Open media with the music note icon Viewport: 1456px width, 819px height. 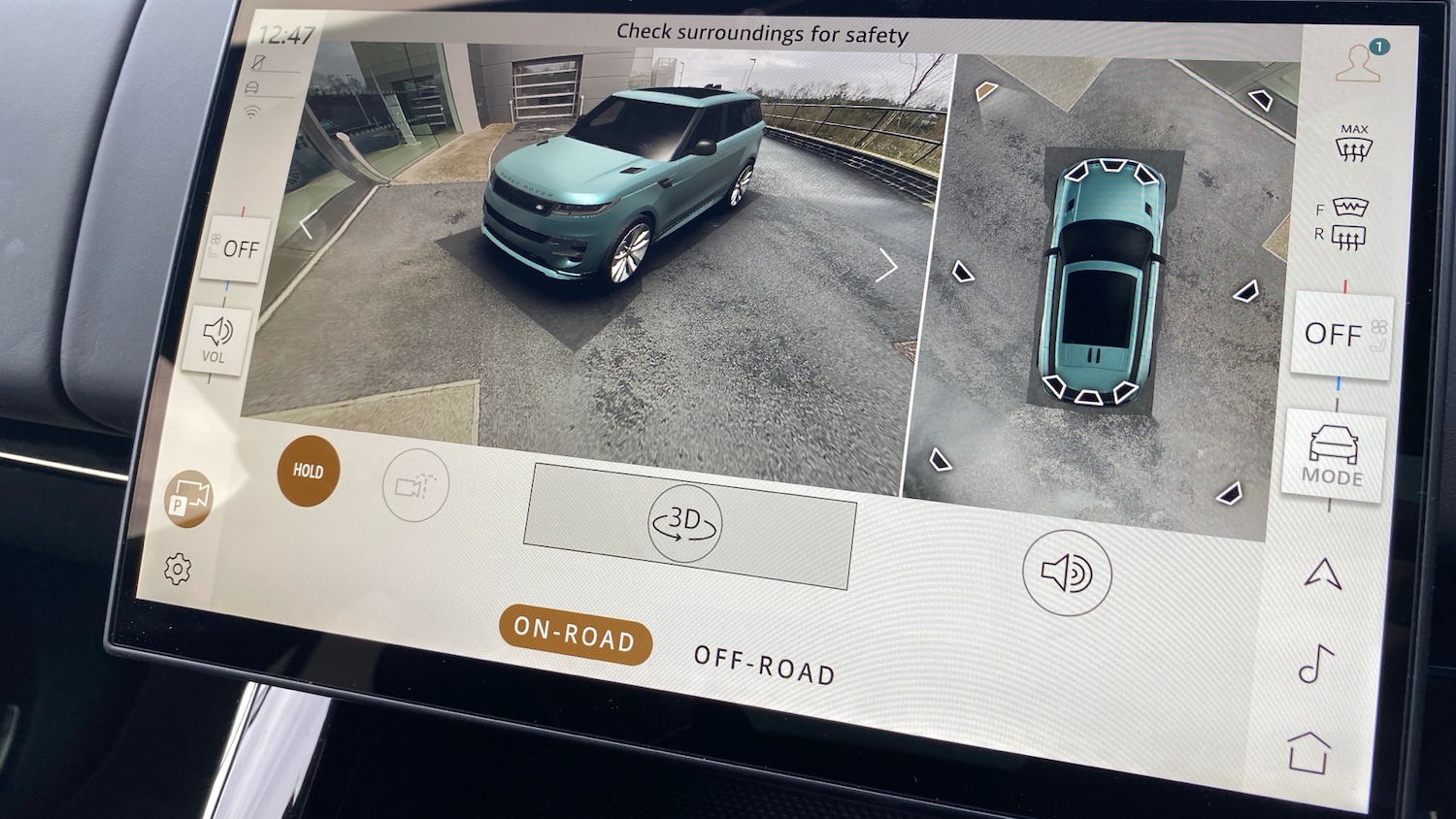[x=1315, y=665]
